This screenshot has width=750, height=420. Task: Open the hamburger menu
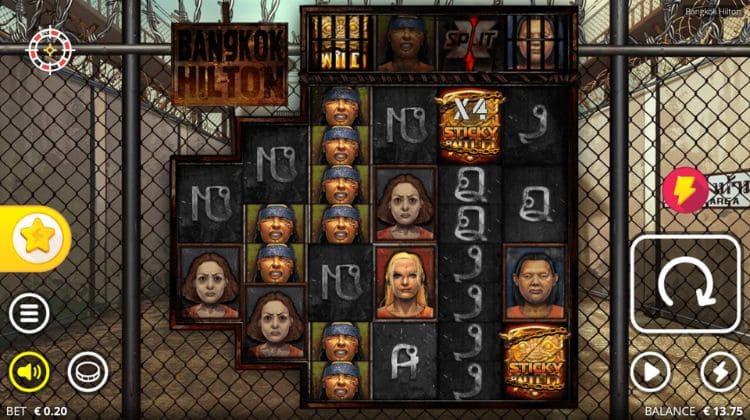click(x=29, y=314)
